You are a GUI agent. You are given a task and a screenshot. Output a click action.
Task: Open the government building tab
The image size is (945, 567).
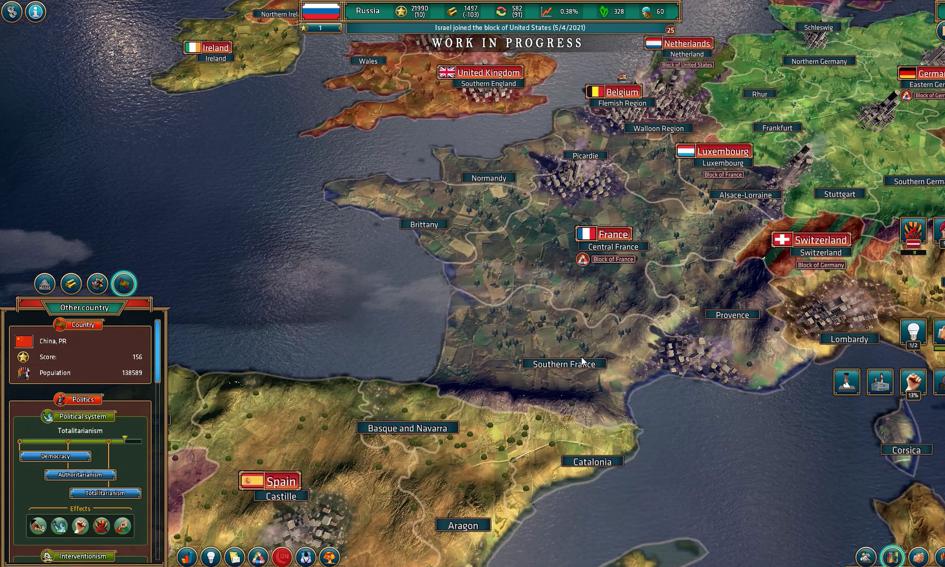[45, 284]
